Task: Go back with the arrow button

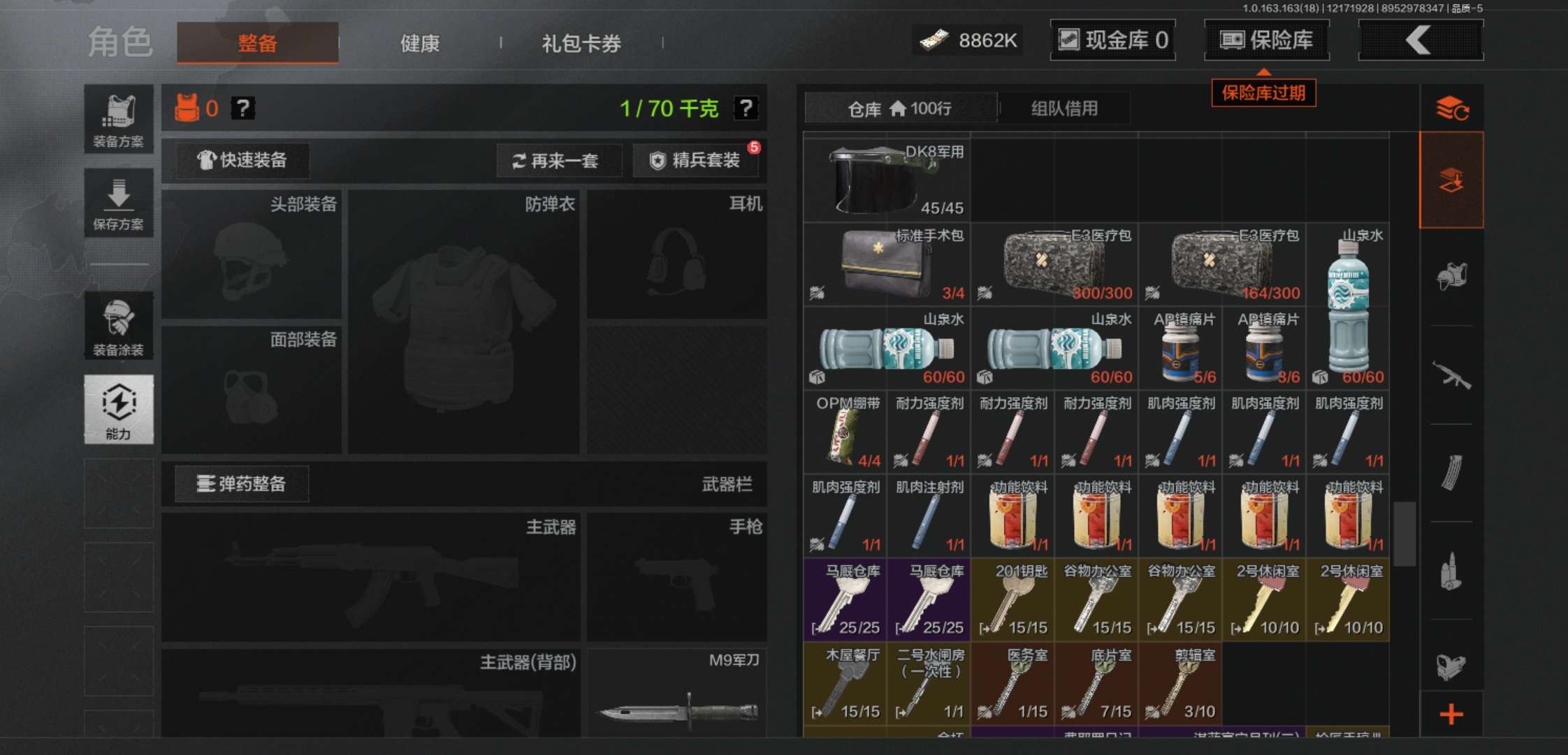Action: point(1420,41)
